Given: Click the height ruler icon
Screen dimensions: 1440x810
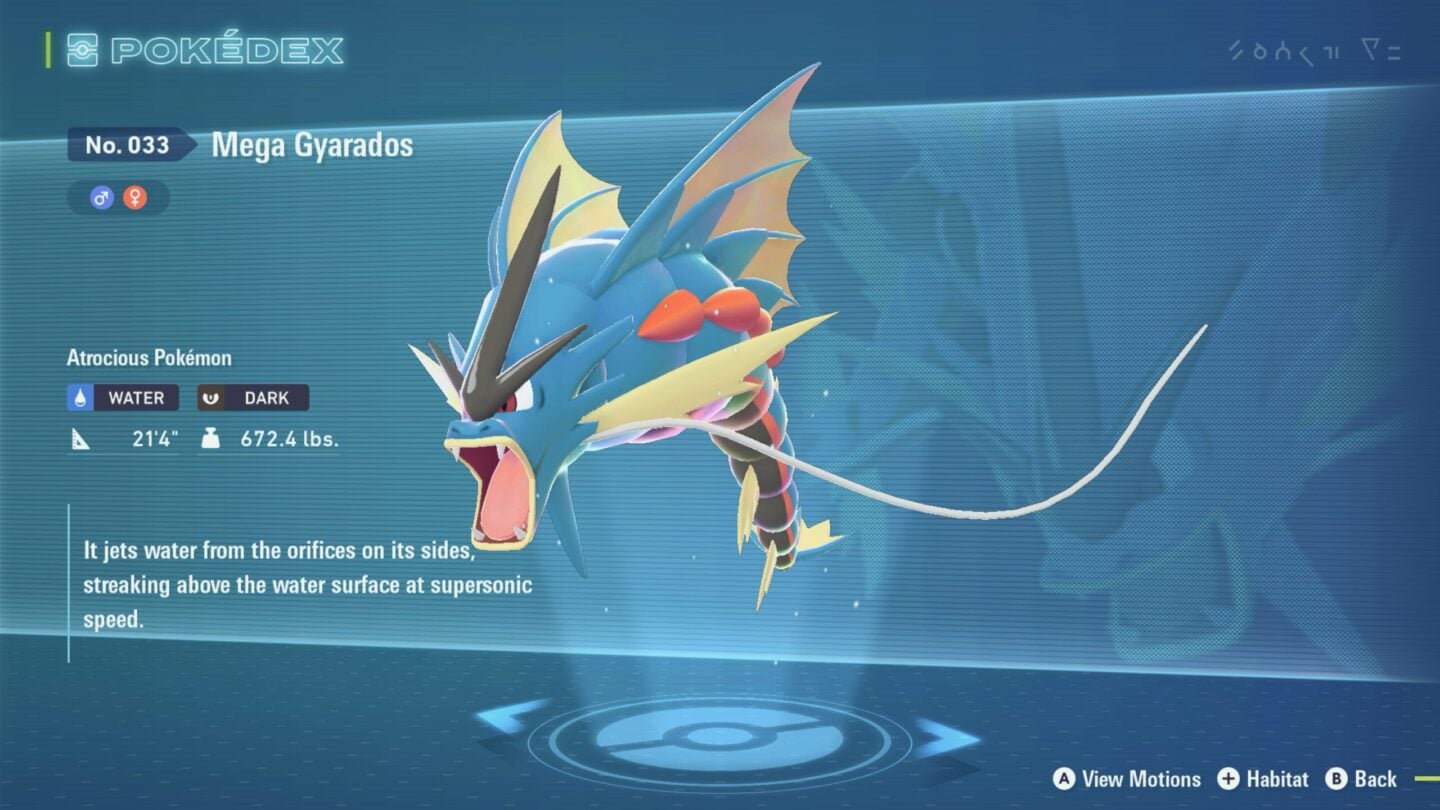Looking at the screenshot, I should pos(82,436).
